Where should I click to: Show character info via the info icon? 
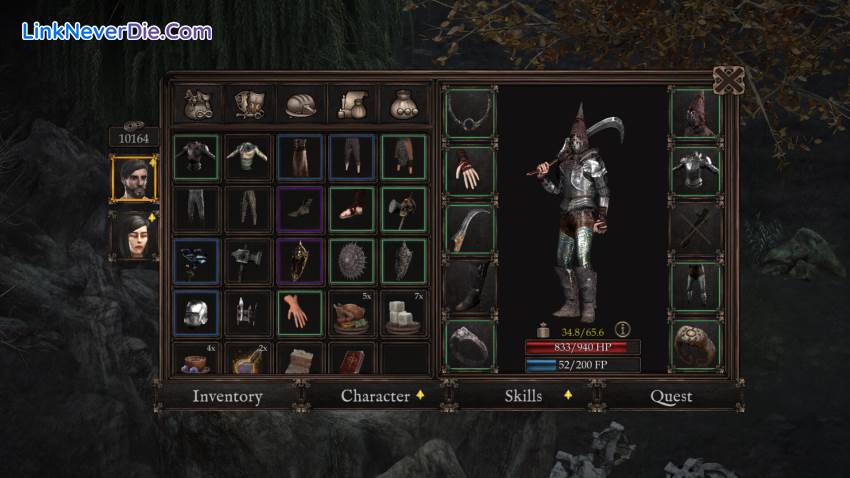coord(622,328)
